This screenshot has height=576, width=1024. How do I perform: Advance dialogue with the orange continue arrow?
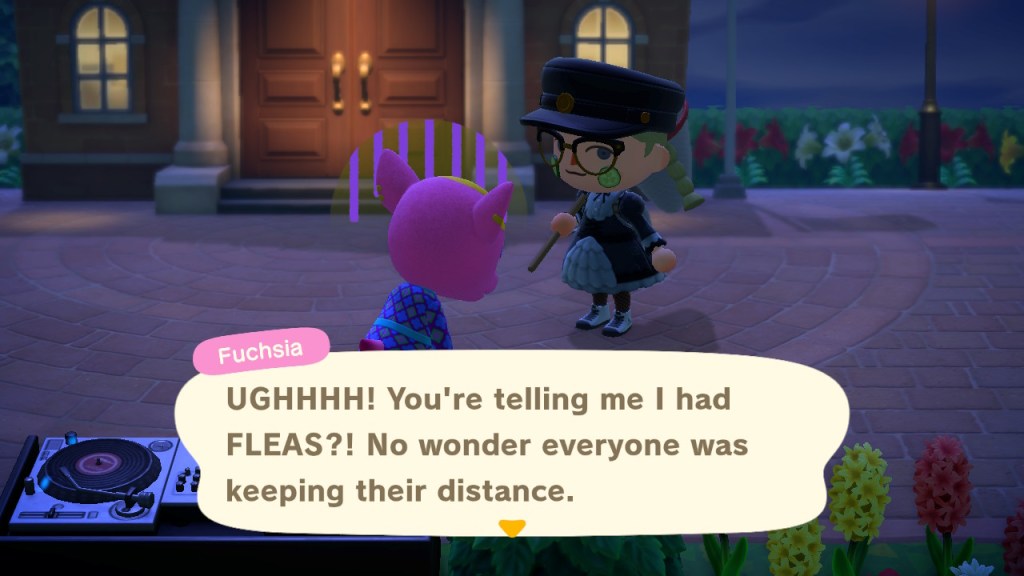pos(511,527)
